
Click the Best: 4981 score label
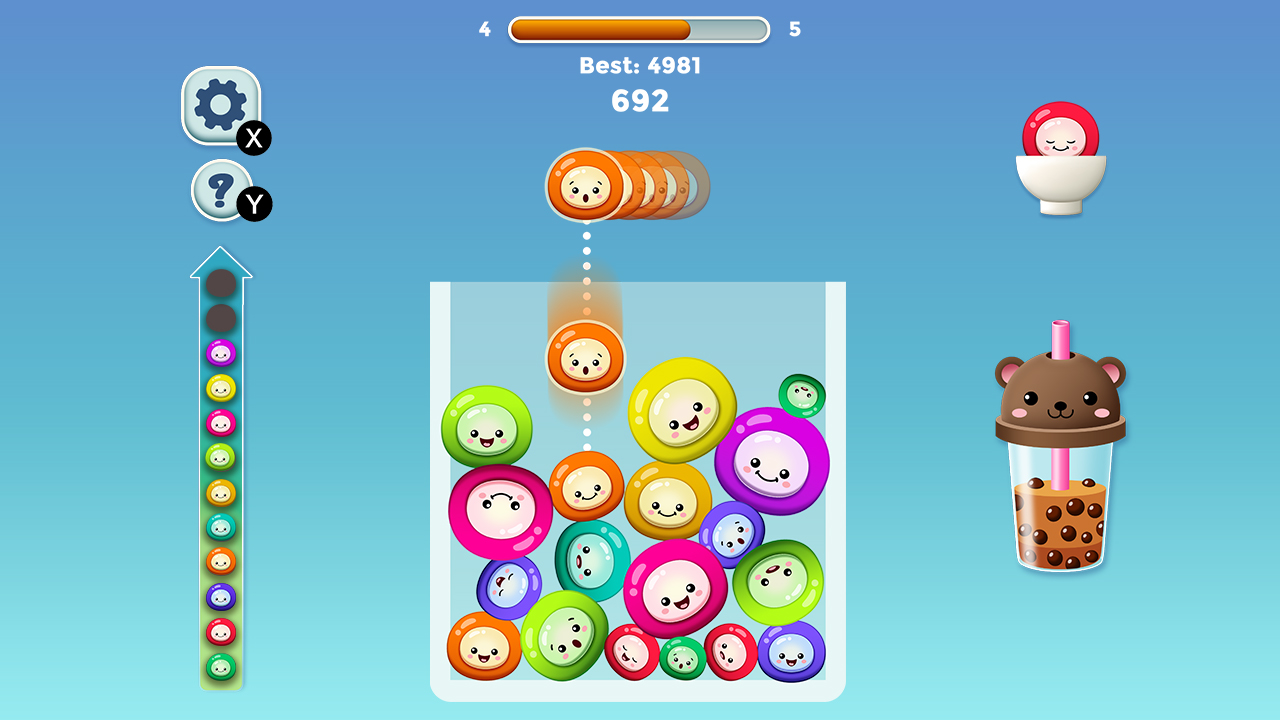coord(640,65)
